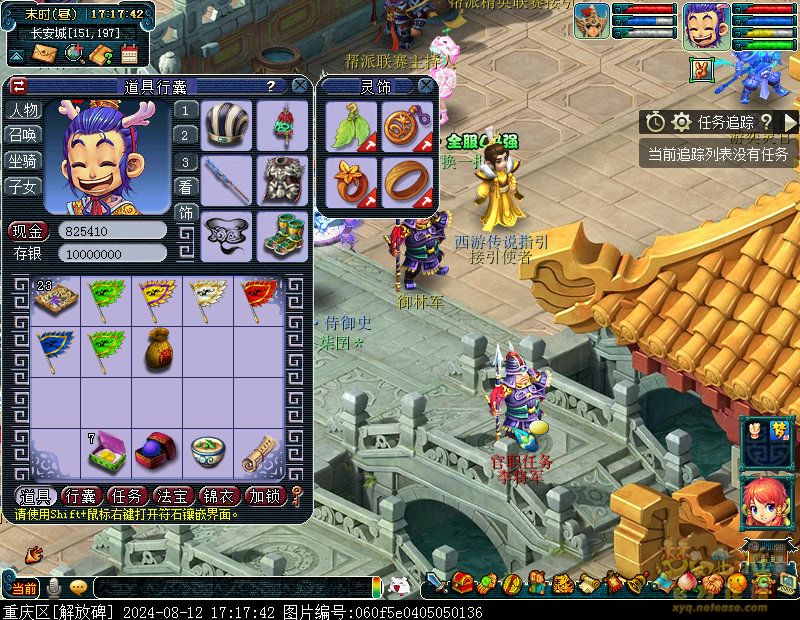
Task: Click the 现金 cash button
Action: point(29,230)
